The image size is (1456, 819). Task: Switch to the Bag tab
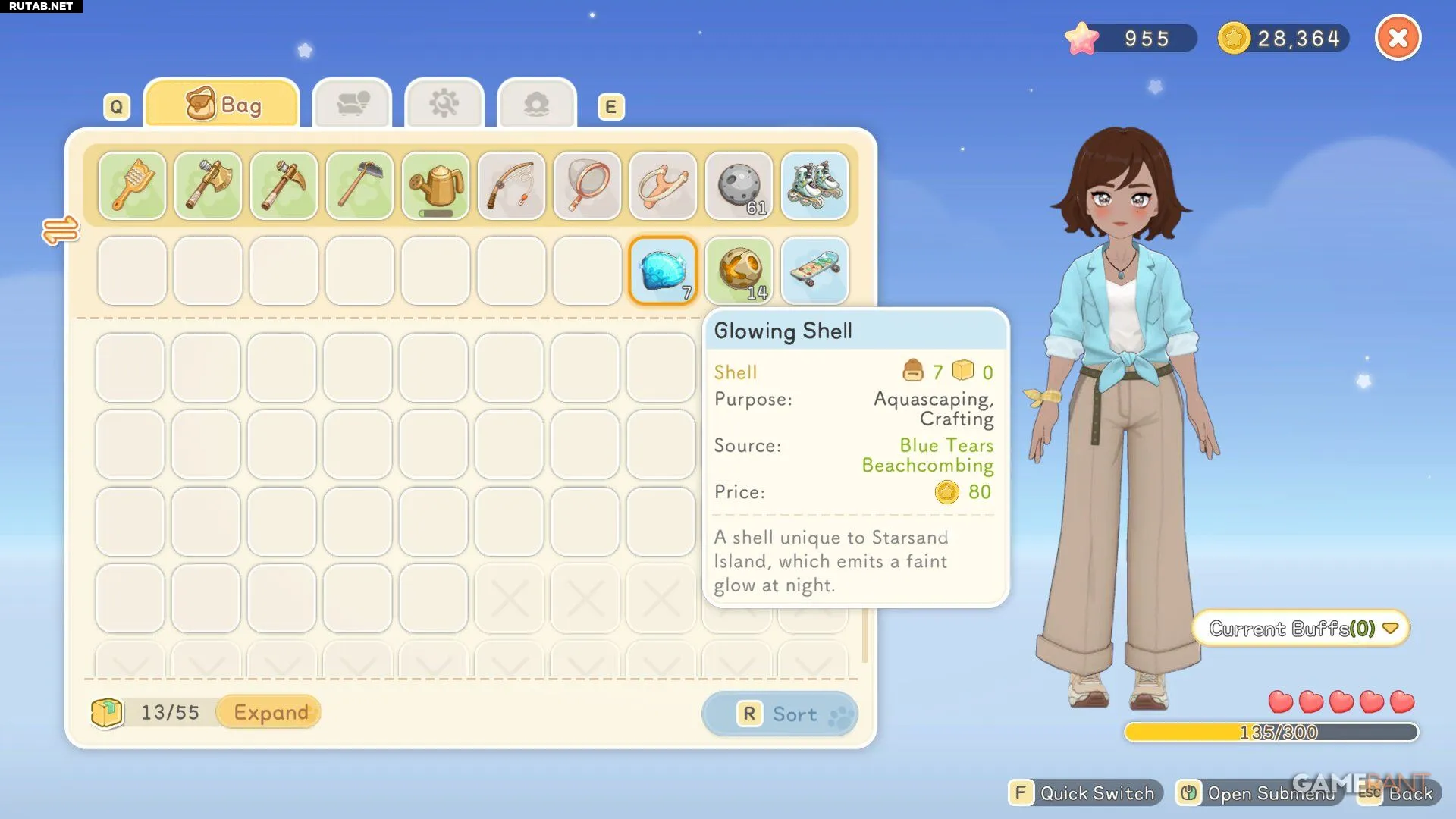pos(222,104)
